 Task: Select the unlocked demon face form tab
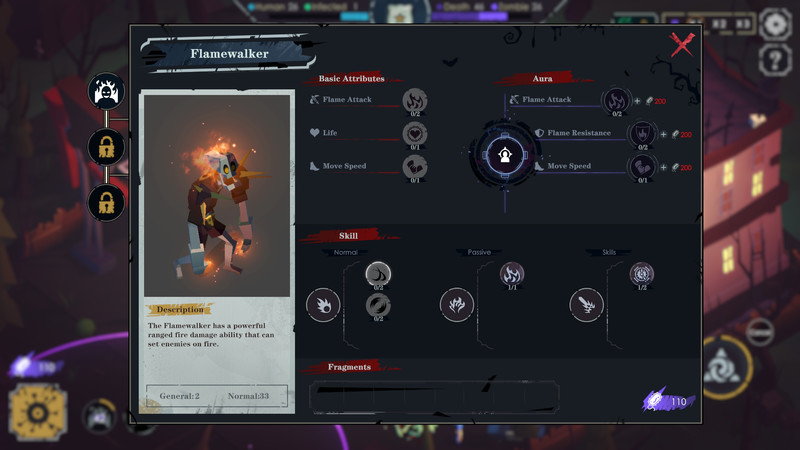click(106, 92)
